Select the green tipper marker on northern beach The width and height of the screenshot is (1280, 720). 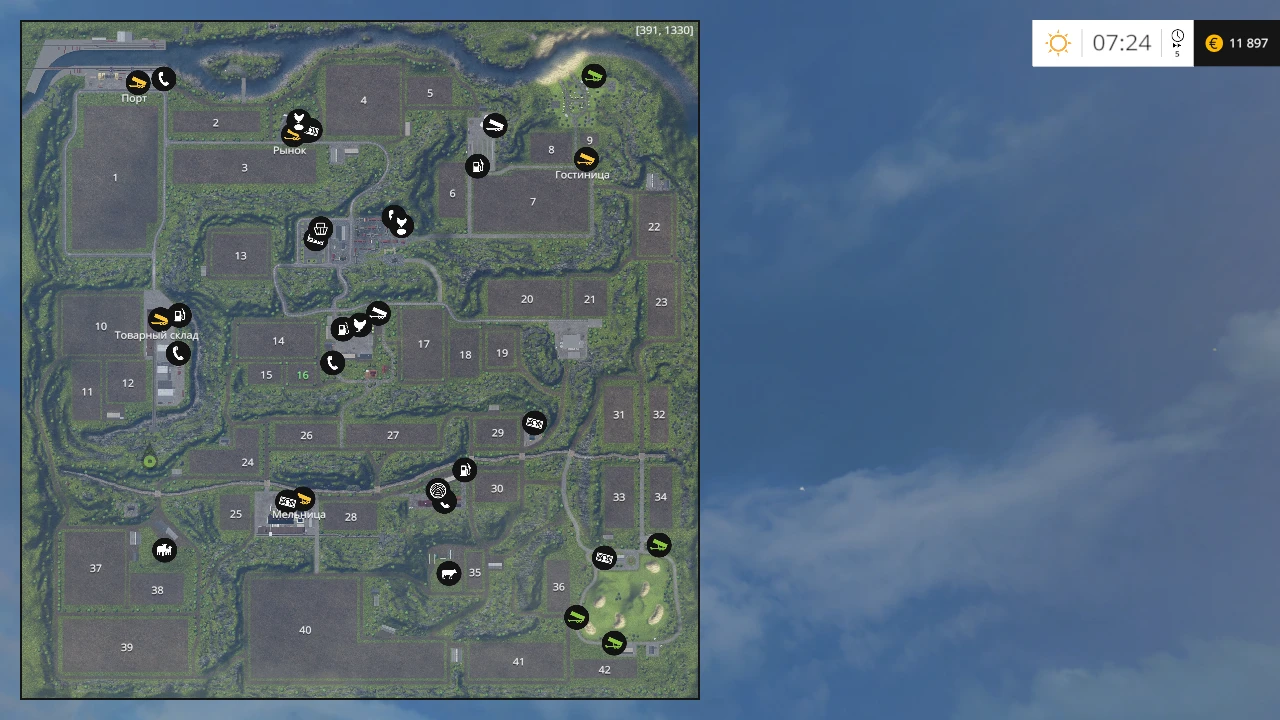[x=593, y=76]
